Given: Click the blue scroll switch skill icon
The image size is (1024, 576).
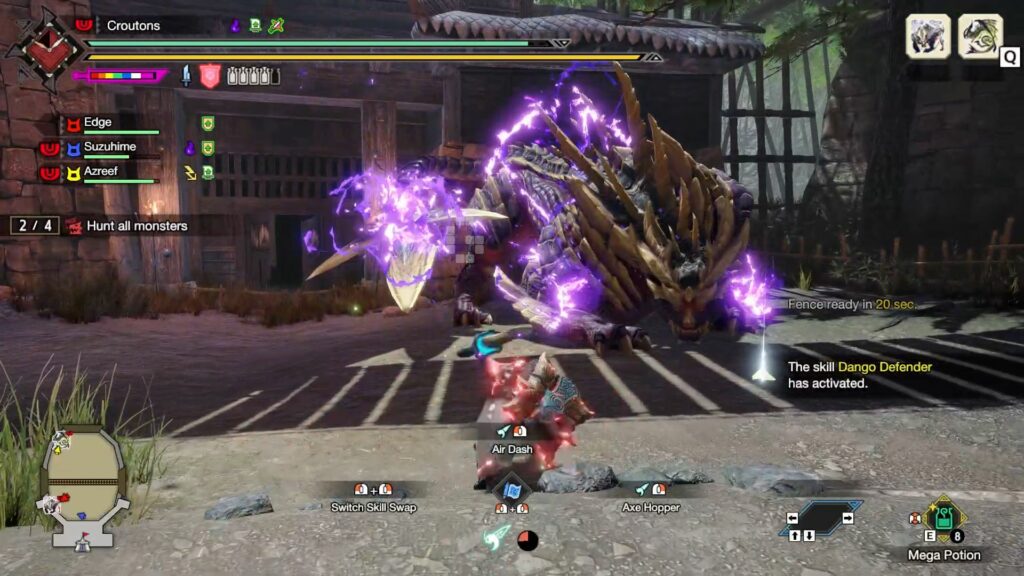Looking at the screenshot, I should [512, 490].
